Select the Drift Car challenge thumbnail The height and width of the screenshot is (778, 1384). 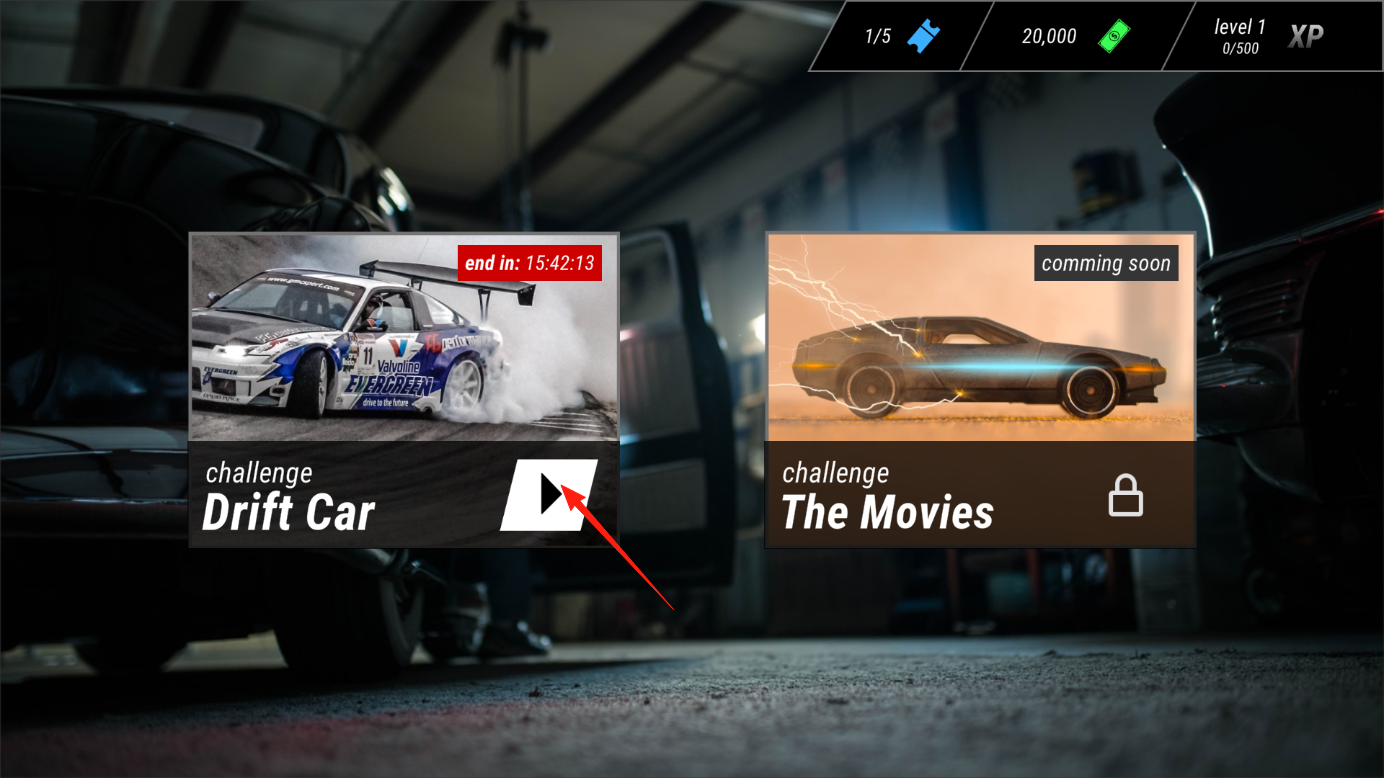tap(403, 337)
